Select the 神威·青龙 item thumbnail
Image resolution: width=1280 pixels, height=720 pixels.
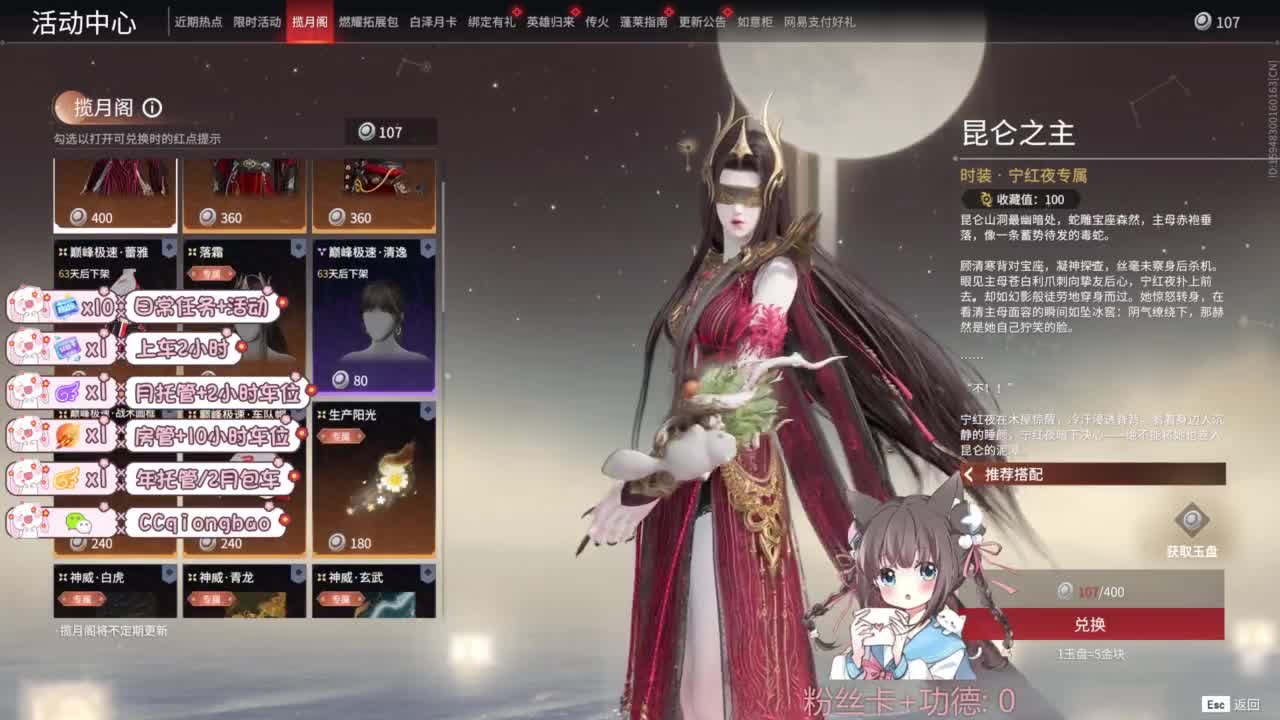tap(245, 600)
